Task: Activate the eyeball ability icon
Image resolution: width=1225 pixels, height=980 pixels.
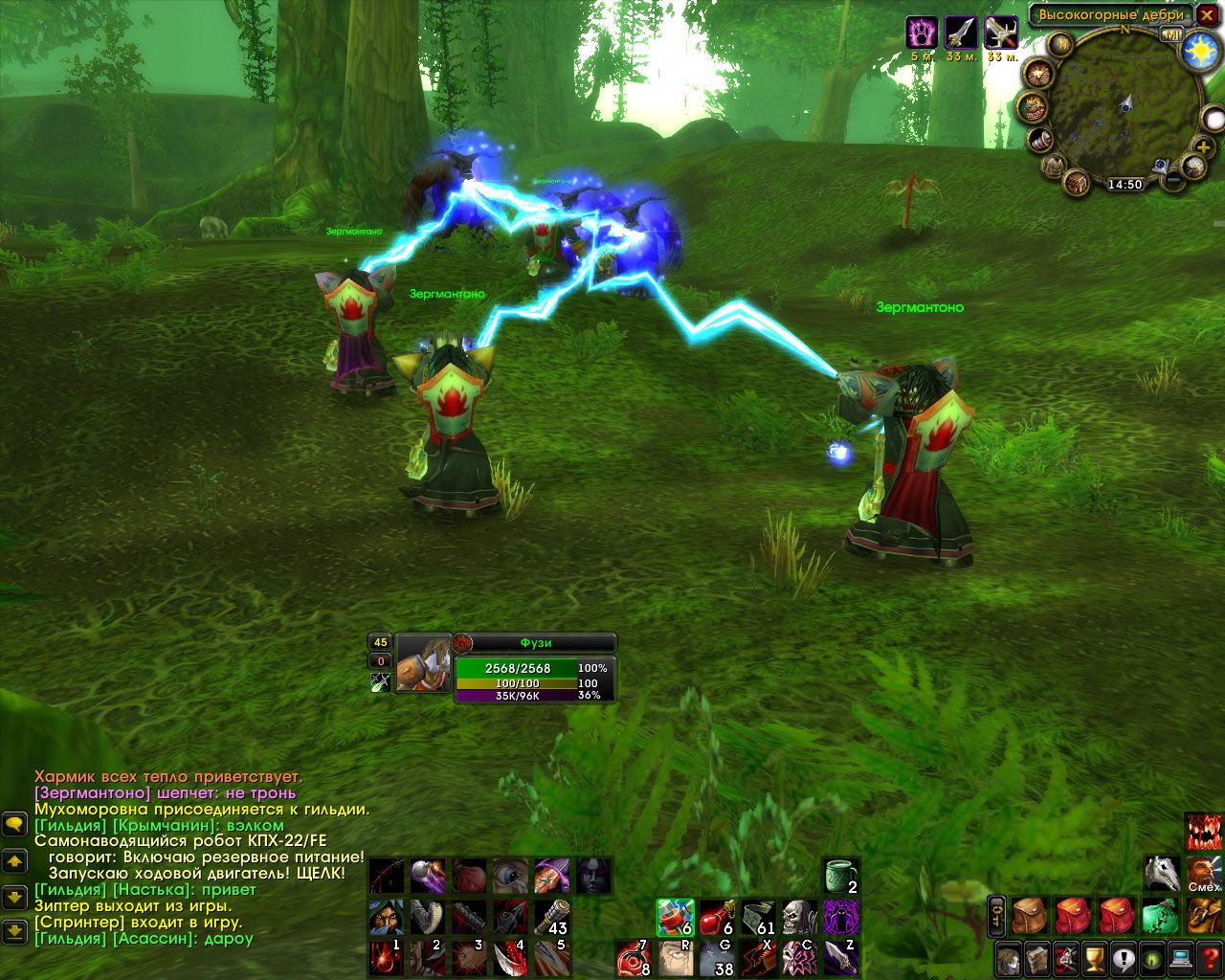Action: coord(509,875)
